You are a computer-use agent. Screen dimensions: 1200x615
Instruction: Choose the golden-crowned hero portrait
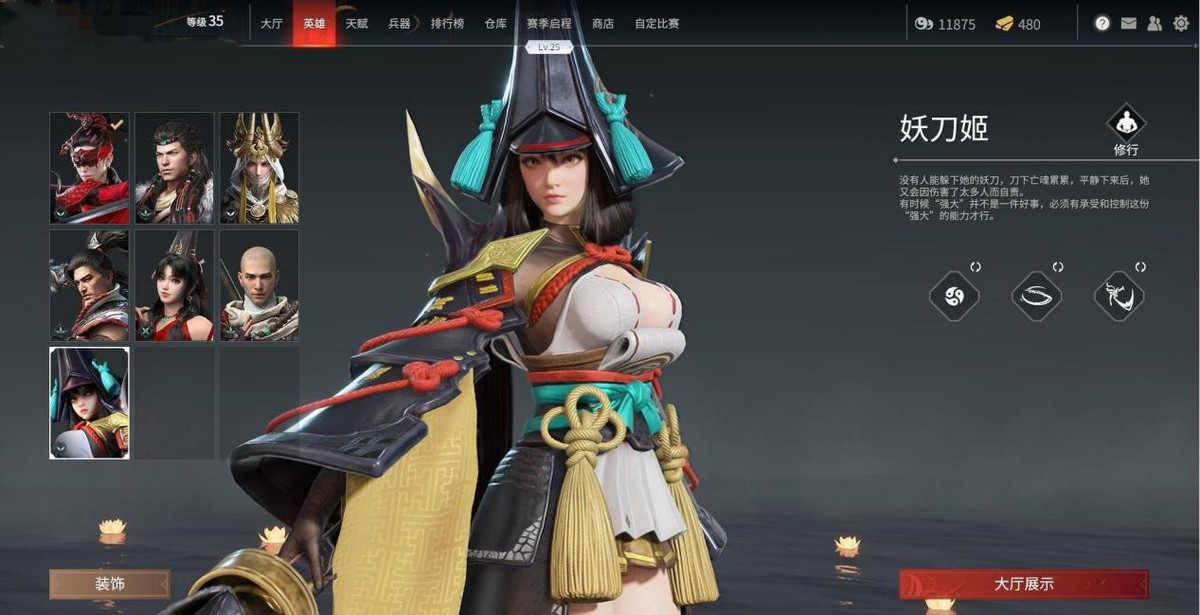(259, 168)
